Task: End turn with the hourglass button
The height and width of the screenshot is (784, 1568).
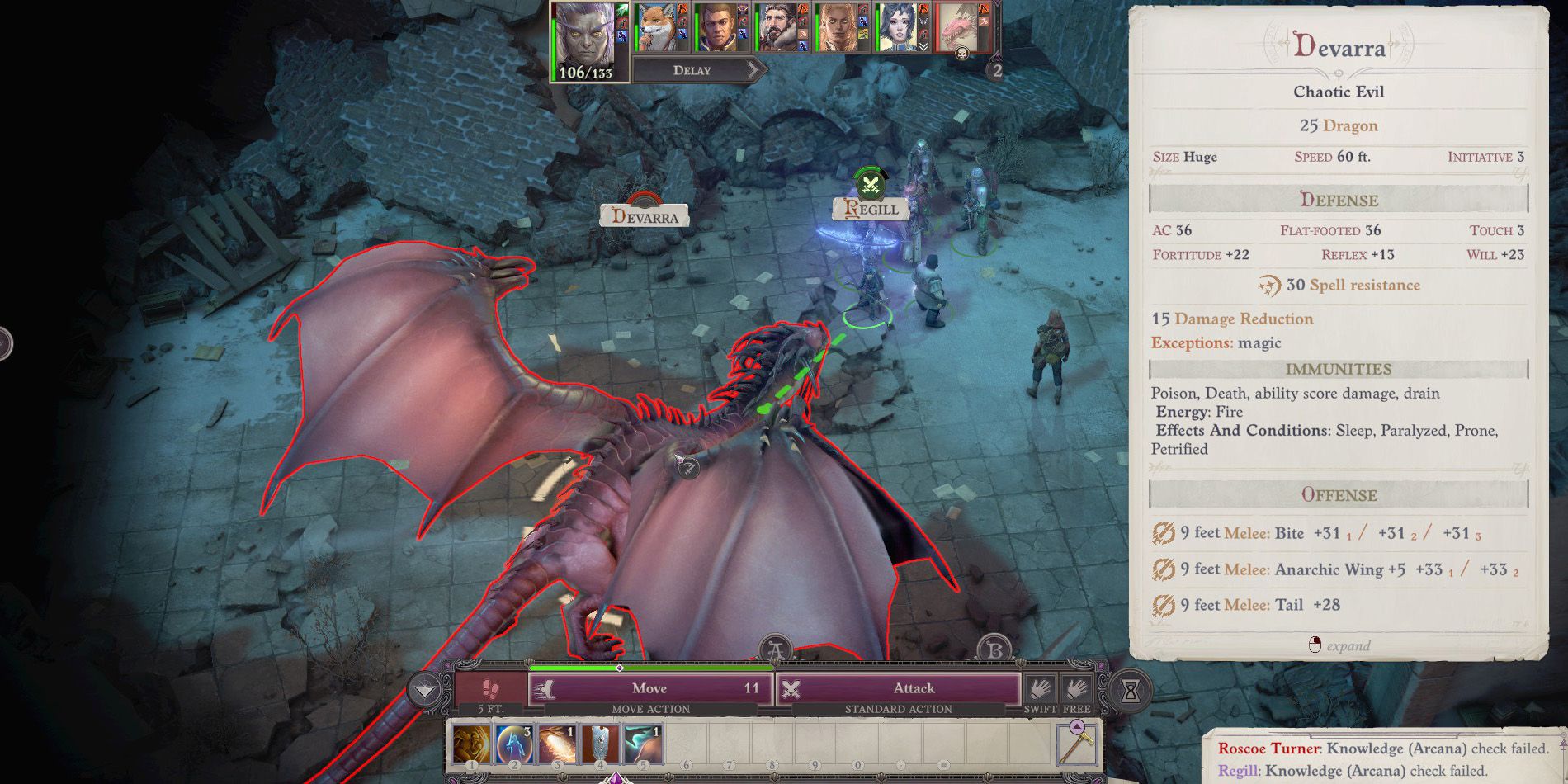Action: point(1131,692)
